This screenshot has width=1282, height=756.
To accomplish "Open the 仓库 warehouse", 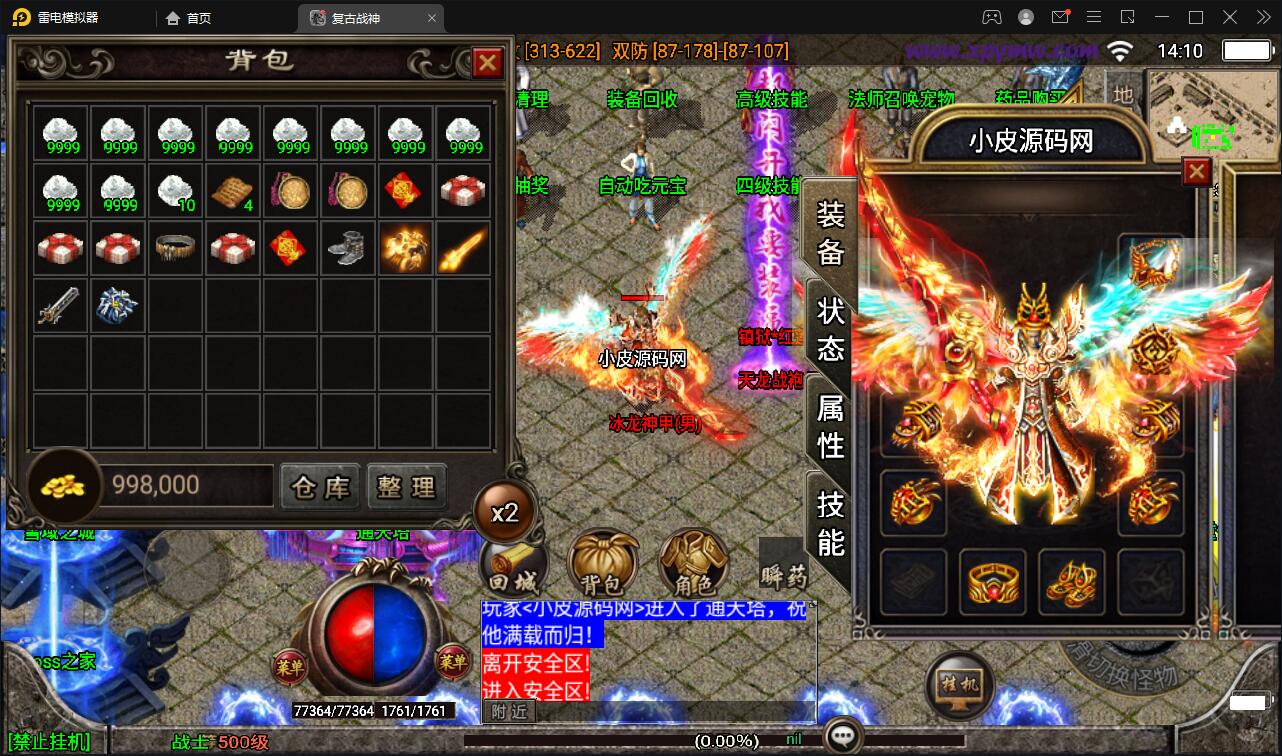I will pyautogui.click(x=320, y=487).
